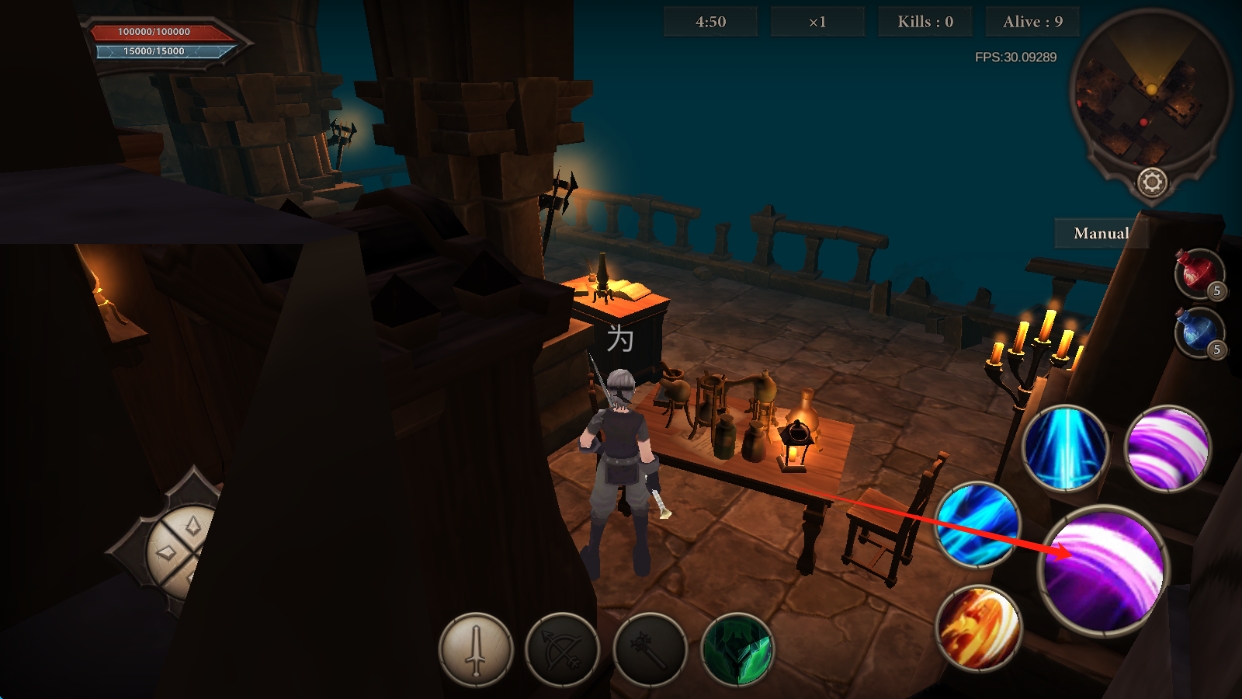
Task: Switch to the bow and arrow weapon
Action: pyautogui.click(x=563, y=650)
